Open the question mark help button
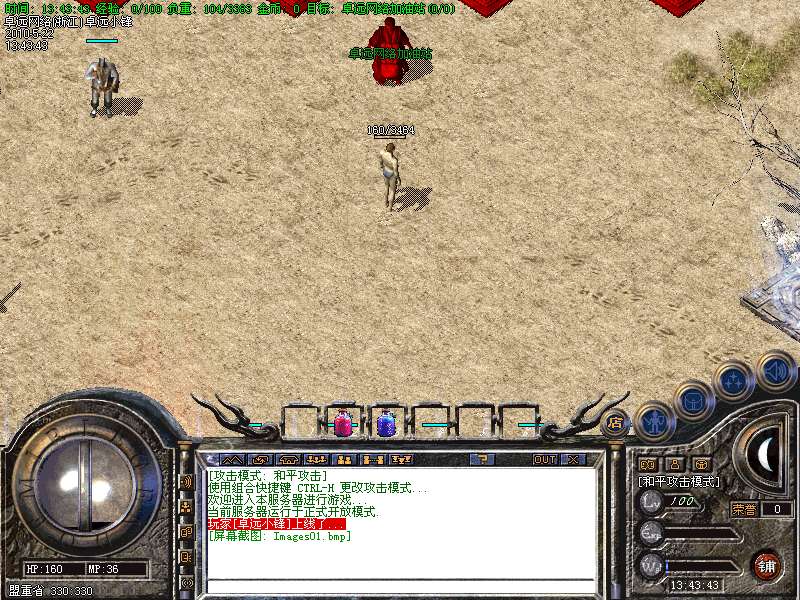Image resolution: width=800 pixels, height=600 pixels. [x=482, y=460]
